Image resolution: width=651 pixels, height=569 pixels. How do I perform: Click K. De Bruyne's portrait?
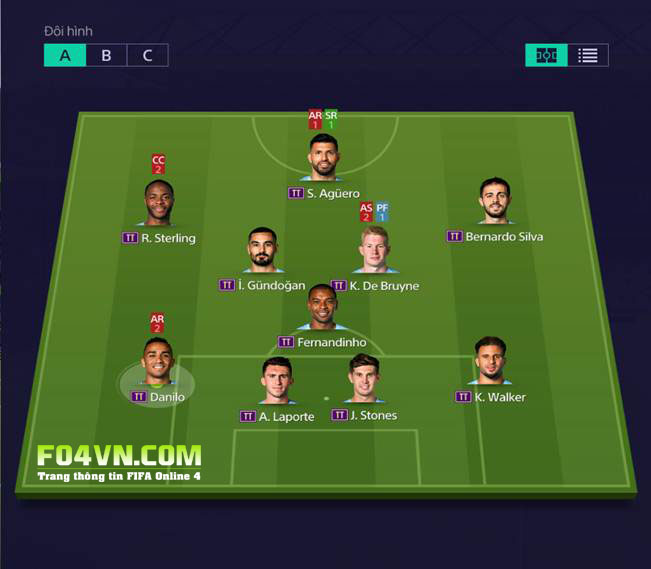pyautogui.click(x=375, y=251)
